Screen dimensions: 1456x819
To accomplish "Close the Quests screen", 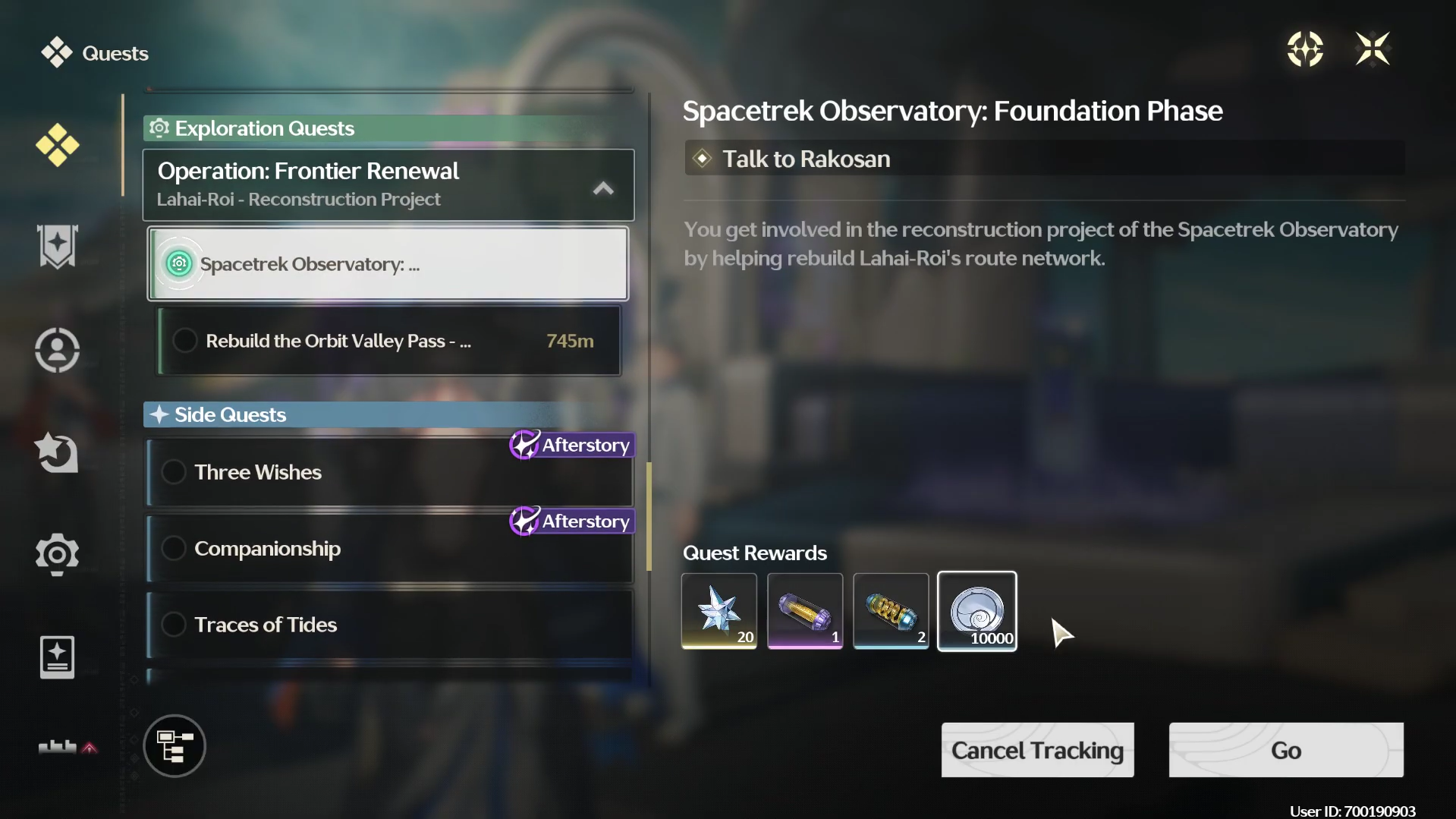I will (1372, 50).
